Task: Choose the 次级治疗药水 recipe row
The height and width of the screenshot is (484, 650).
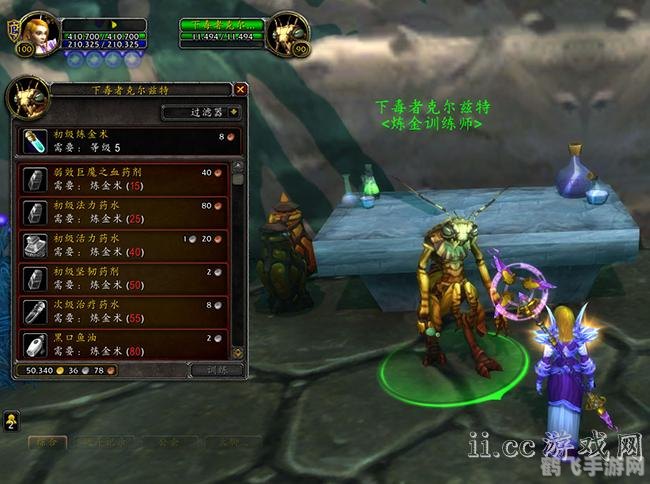Action: click(123, 311)
